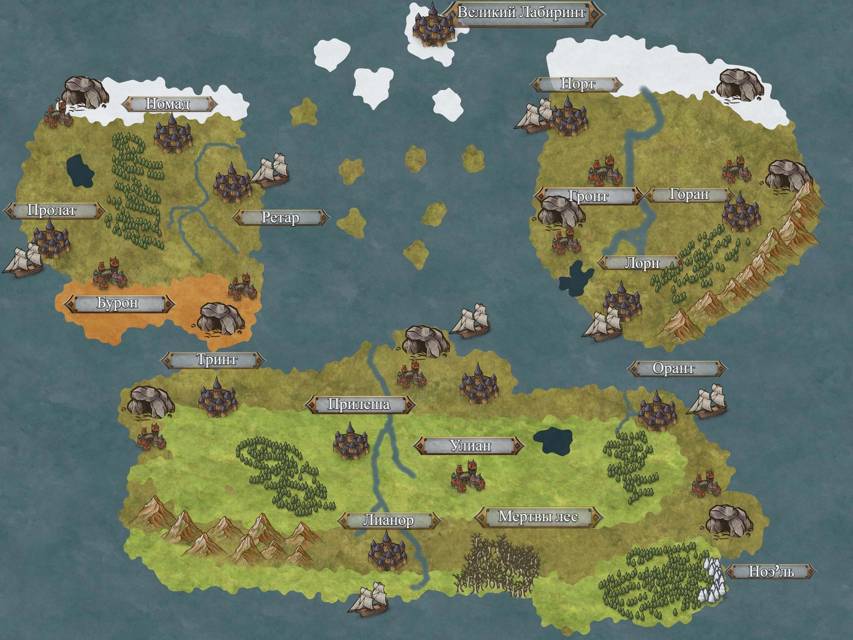
Task: Choose the Ноэль map label
Action: [x=769, y=571]
